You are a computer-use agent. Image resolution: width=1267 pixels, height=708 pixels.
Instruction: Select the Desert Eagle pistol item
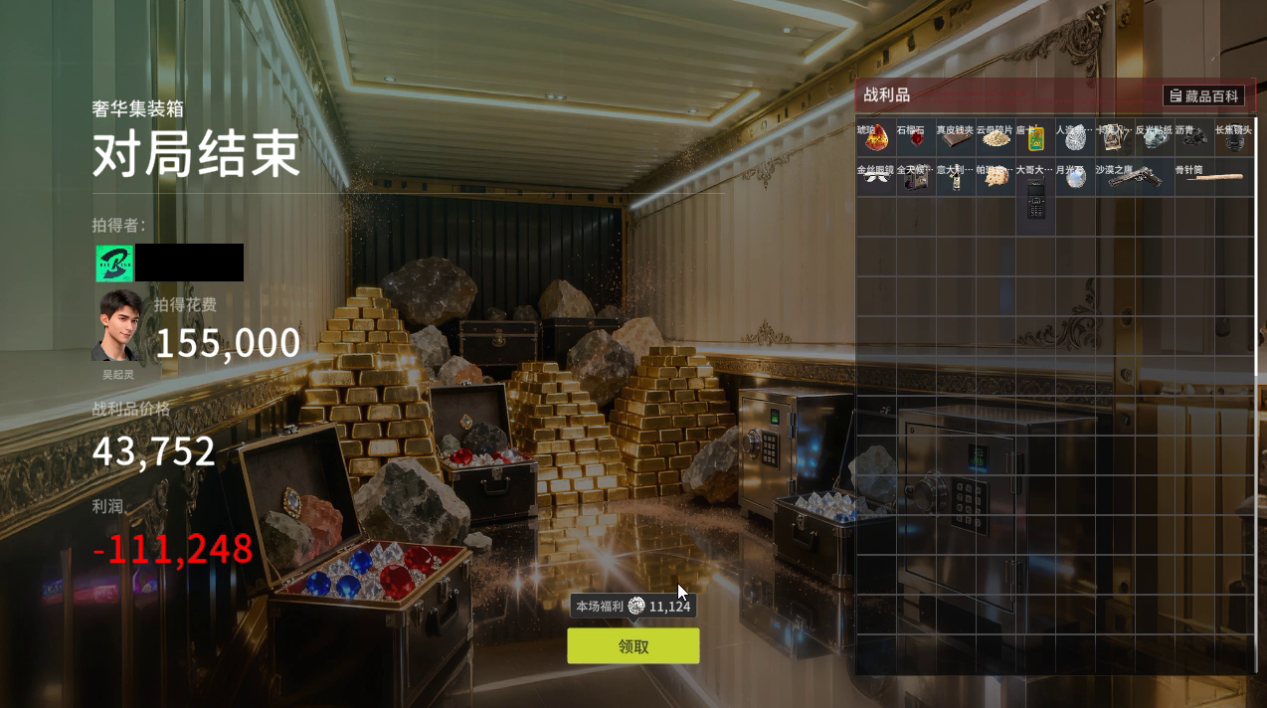pyautogui.click(x=1136, y=177)
